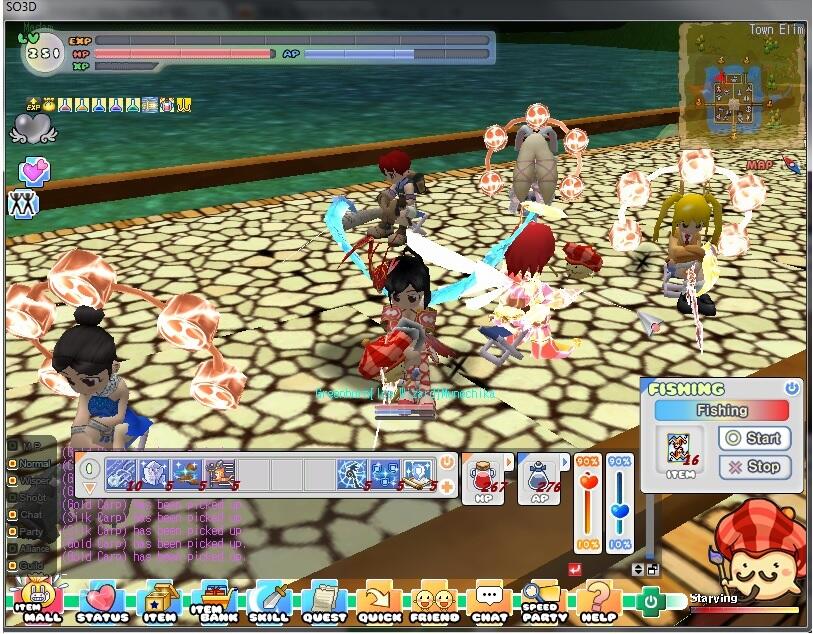This screenshot has width=813, height=634.
Task: Open the Quest log
Action: click(x=324, y=602)
